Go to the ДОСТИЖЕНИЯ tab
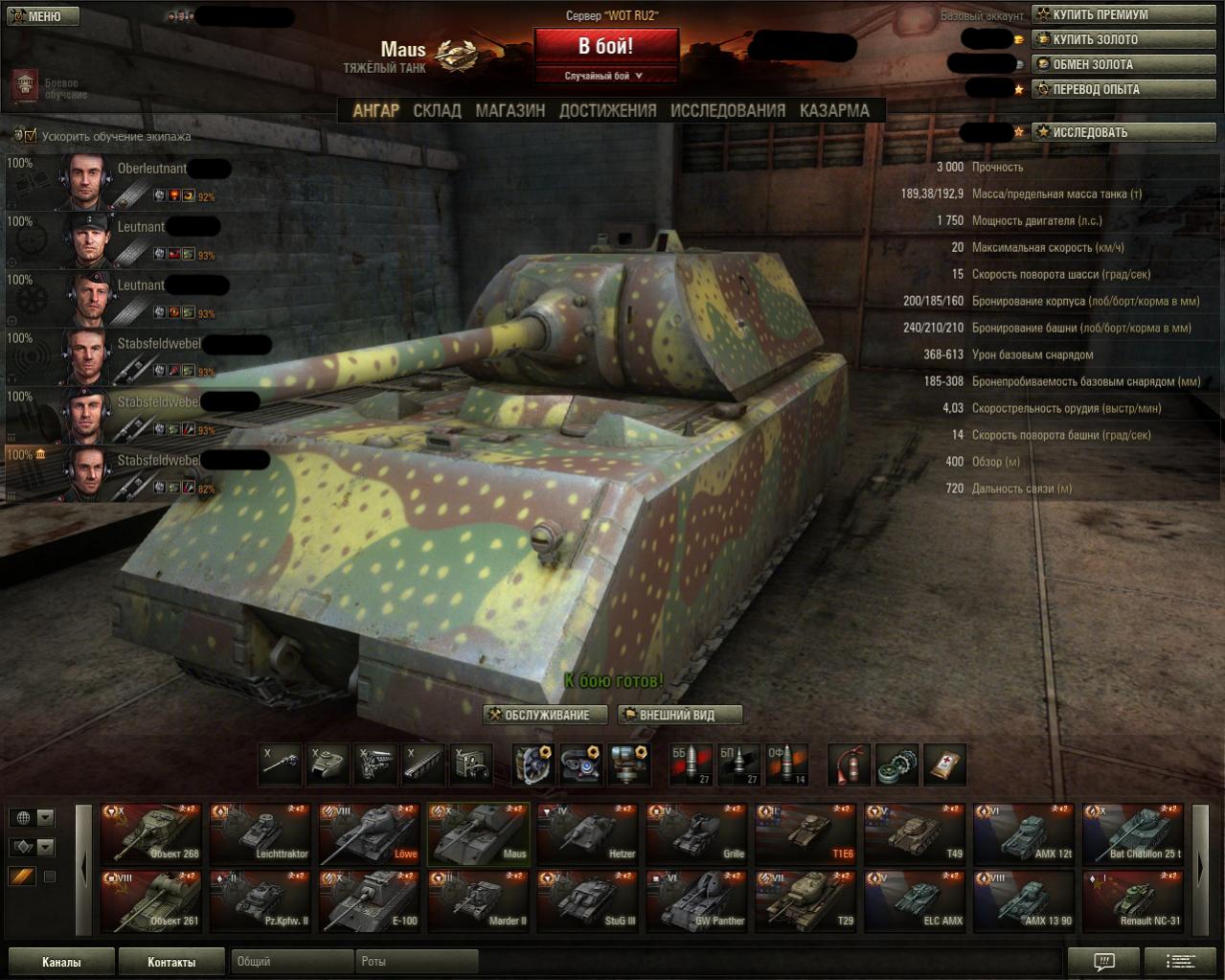Viewport: 1225px width, 980px height. coord(607,110)
